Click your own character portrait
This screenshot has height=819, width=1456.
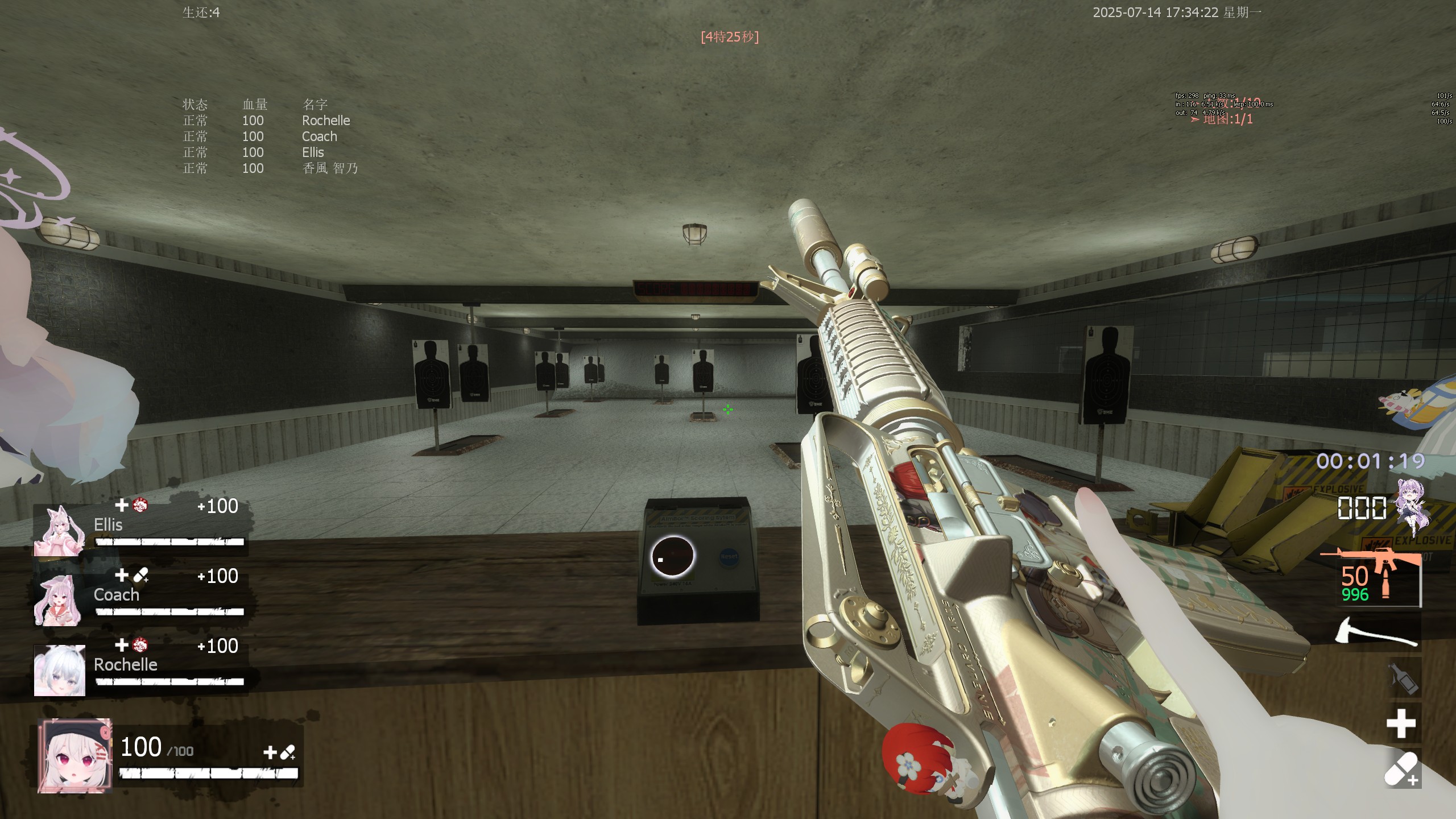pyautogui.click(x=75, y=756)
